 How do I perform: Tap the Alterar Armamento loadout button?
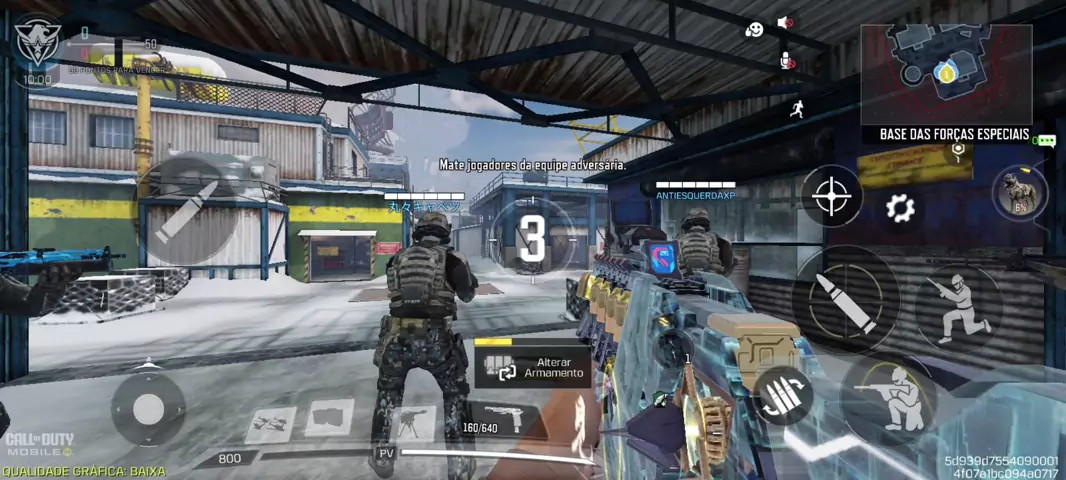pyautogui.click(x=532, y=366)
